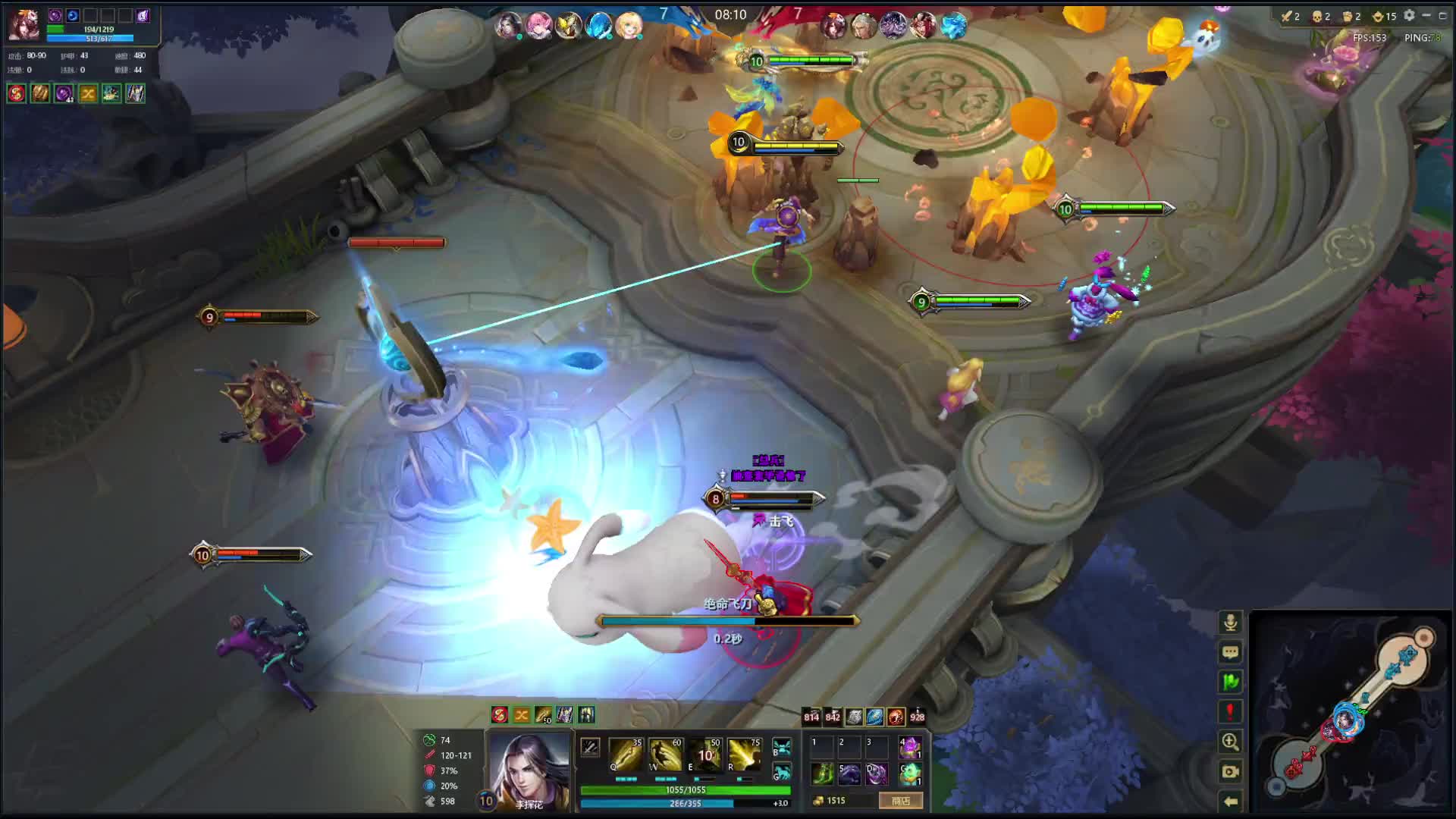Send a green flag map signal
The width and height of the screenshot is (1456, 819).
1230,682
